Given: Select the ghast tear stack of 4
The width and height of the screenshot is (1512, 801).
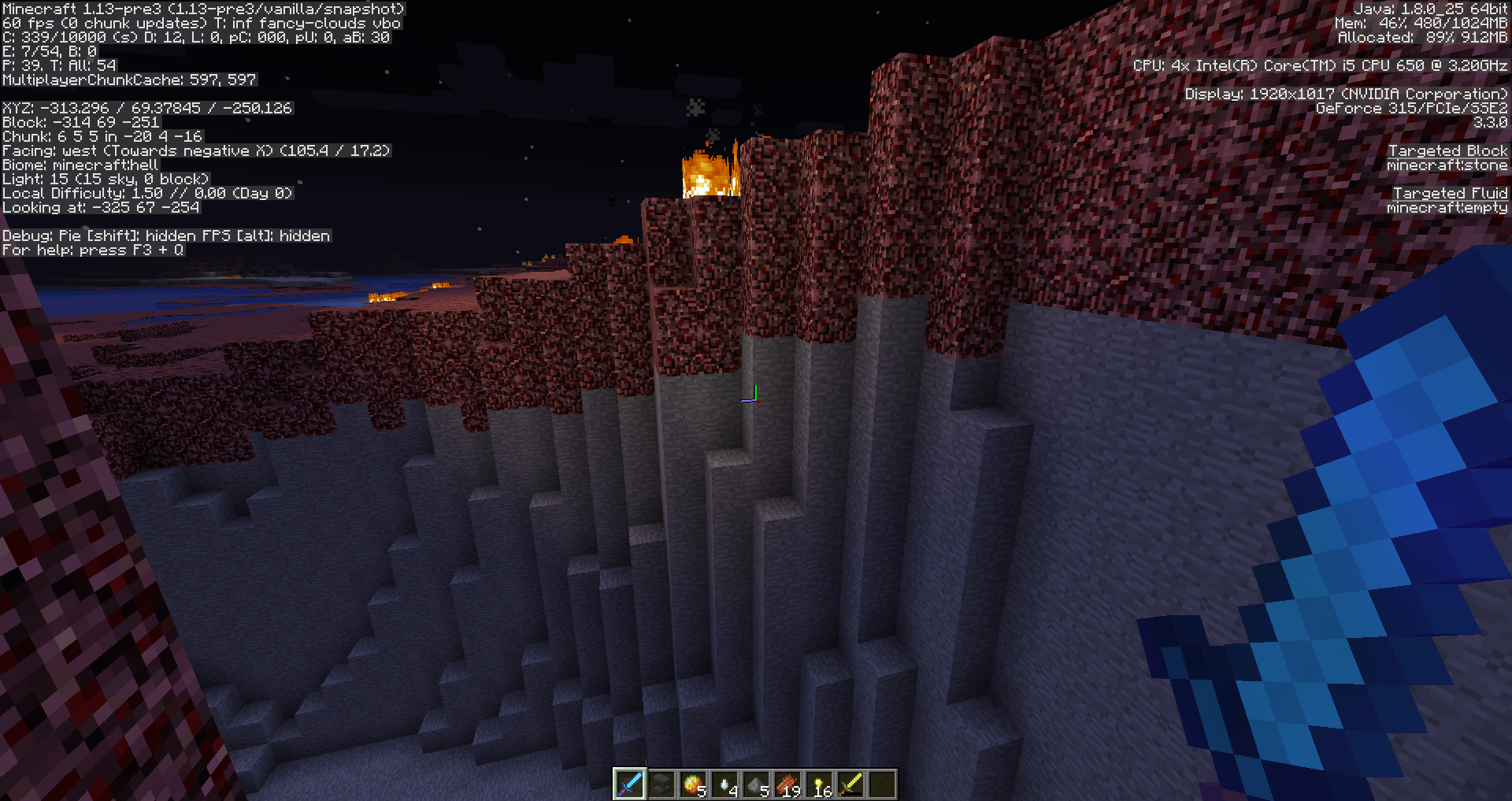Looking at the screenshot, I should pos(724,784).
